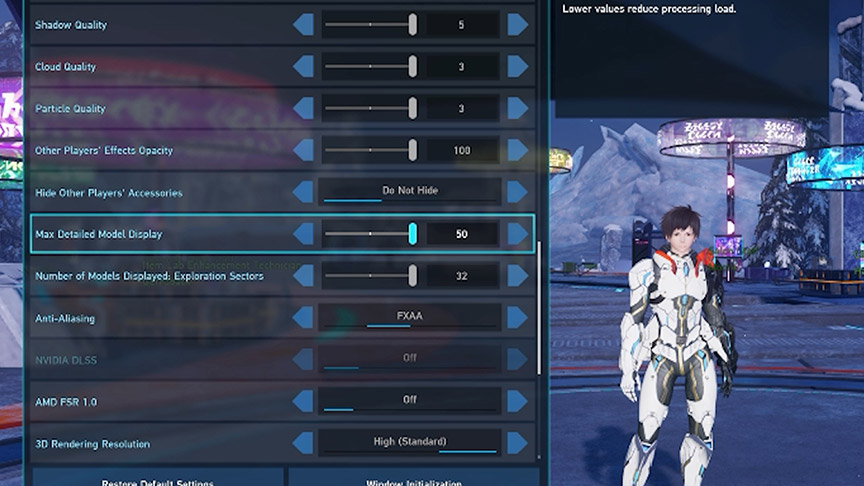Decrease Shadow Quality with left arrow
The width and height of the screenshot is (864, 486).
coord(303,24)
